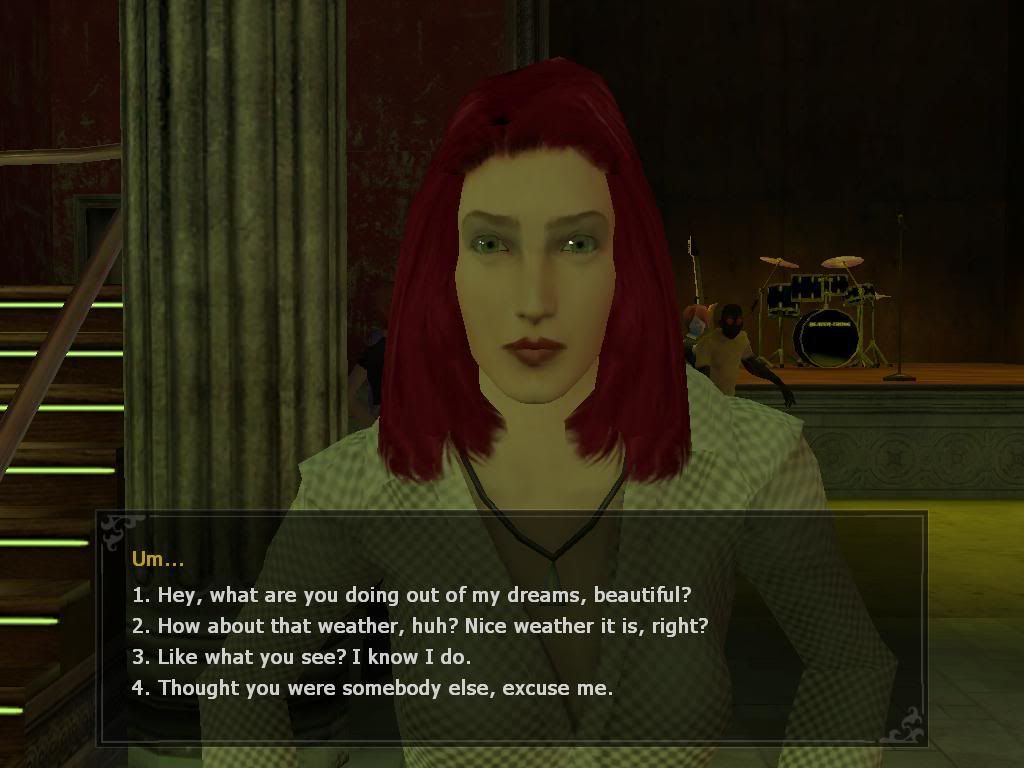The image size is (1024, 768).
Task: Answer "Thought you were somebody else, excuse me"
Action: (372, 688)
